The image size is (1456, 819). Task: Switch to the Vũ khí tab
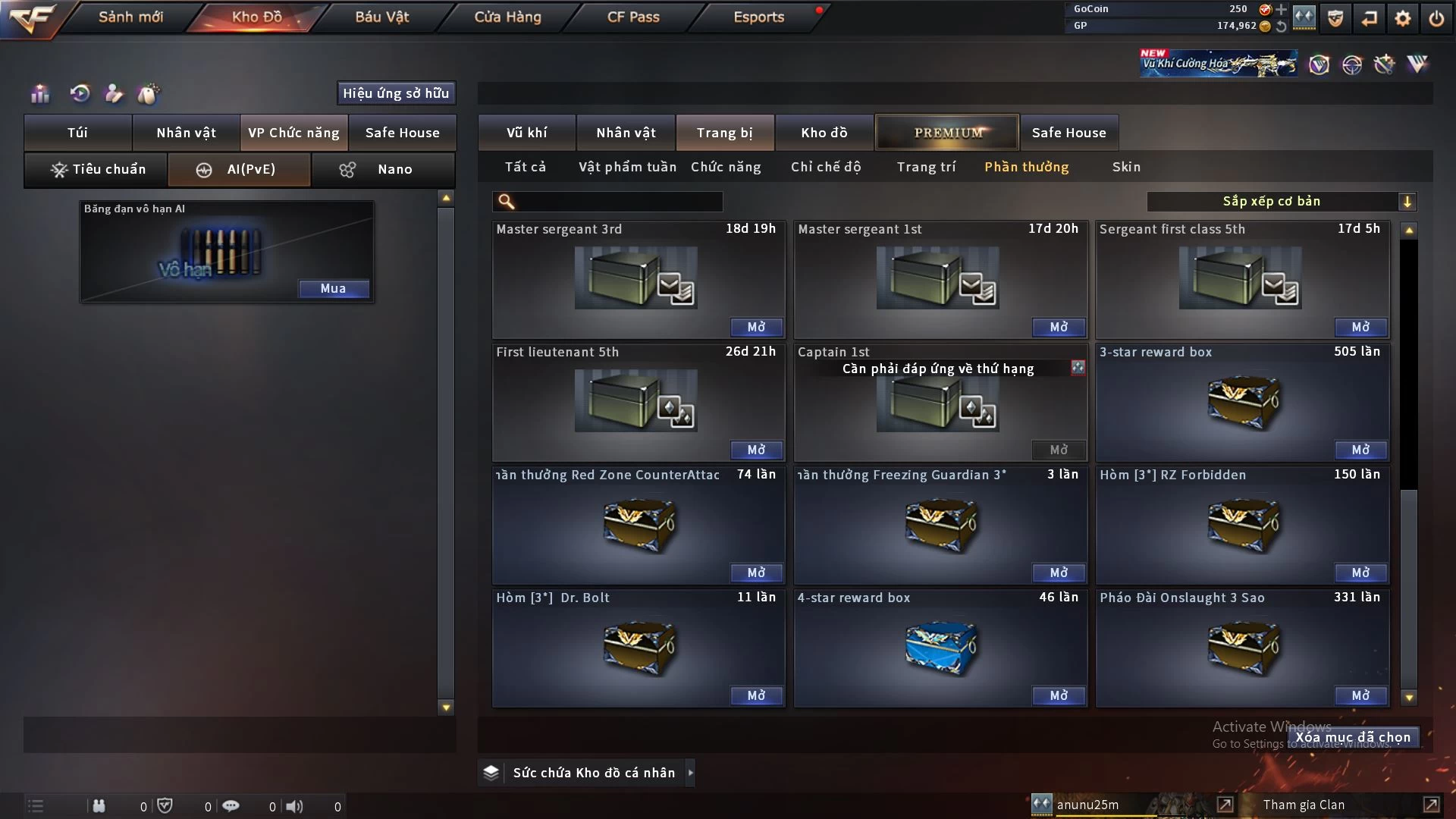point(526,133)
